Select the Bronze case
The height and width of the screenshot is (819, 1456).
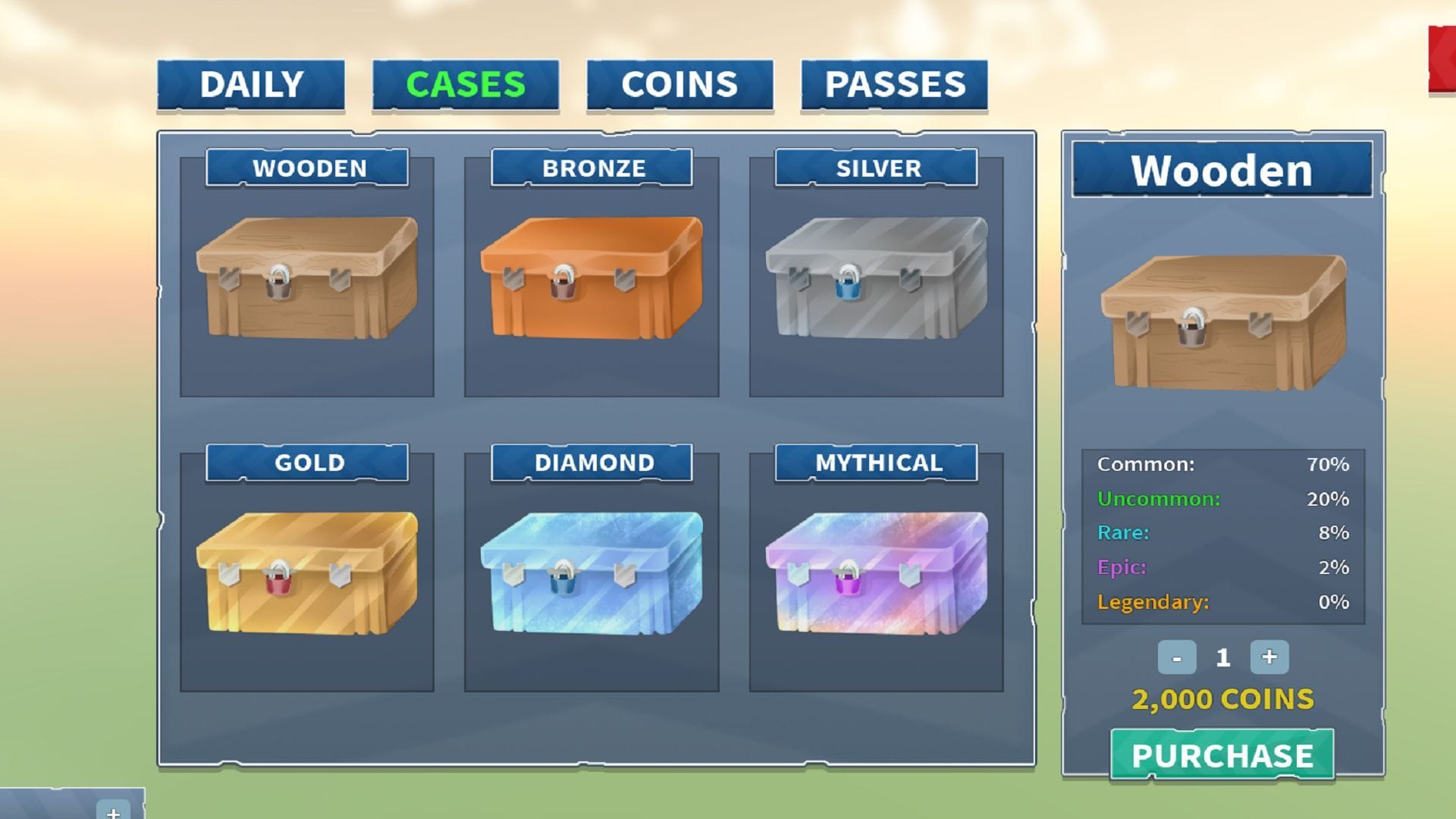[591, 288]
